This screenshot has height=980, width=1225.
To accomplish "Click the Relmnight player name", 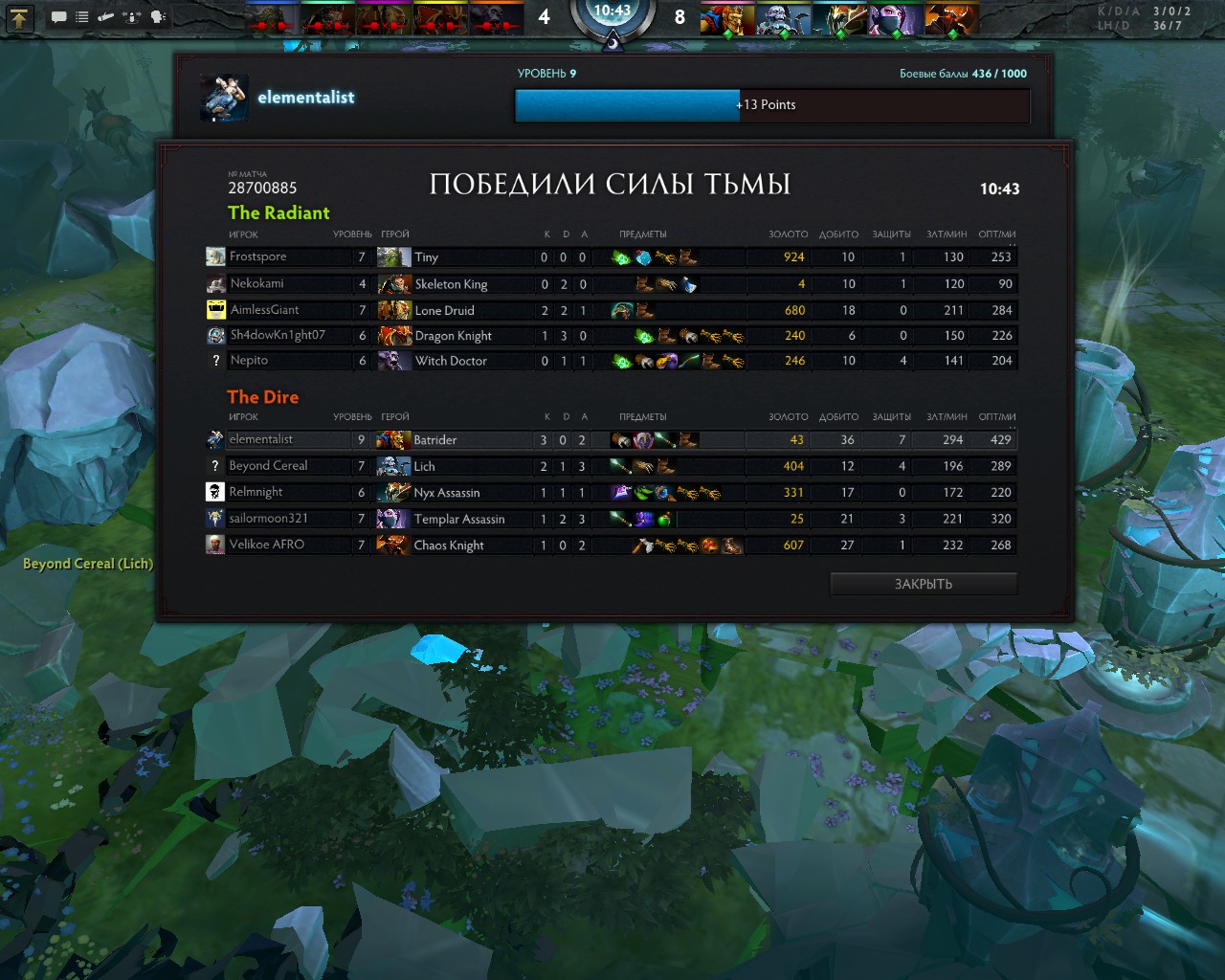I will [x=256, y=492].
